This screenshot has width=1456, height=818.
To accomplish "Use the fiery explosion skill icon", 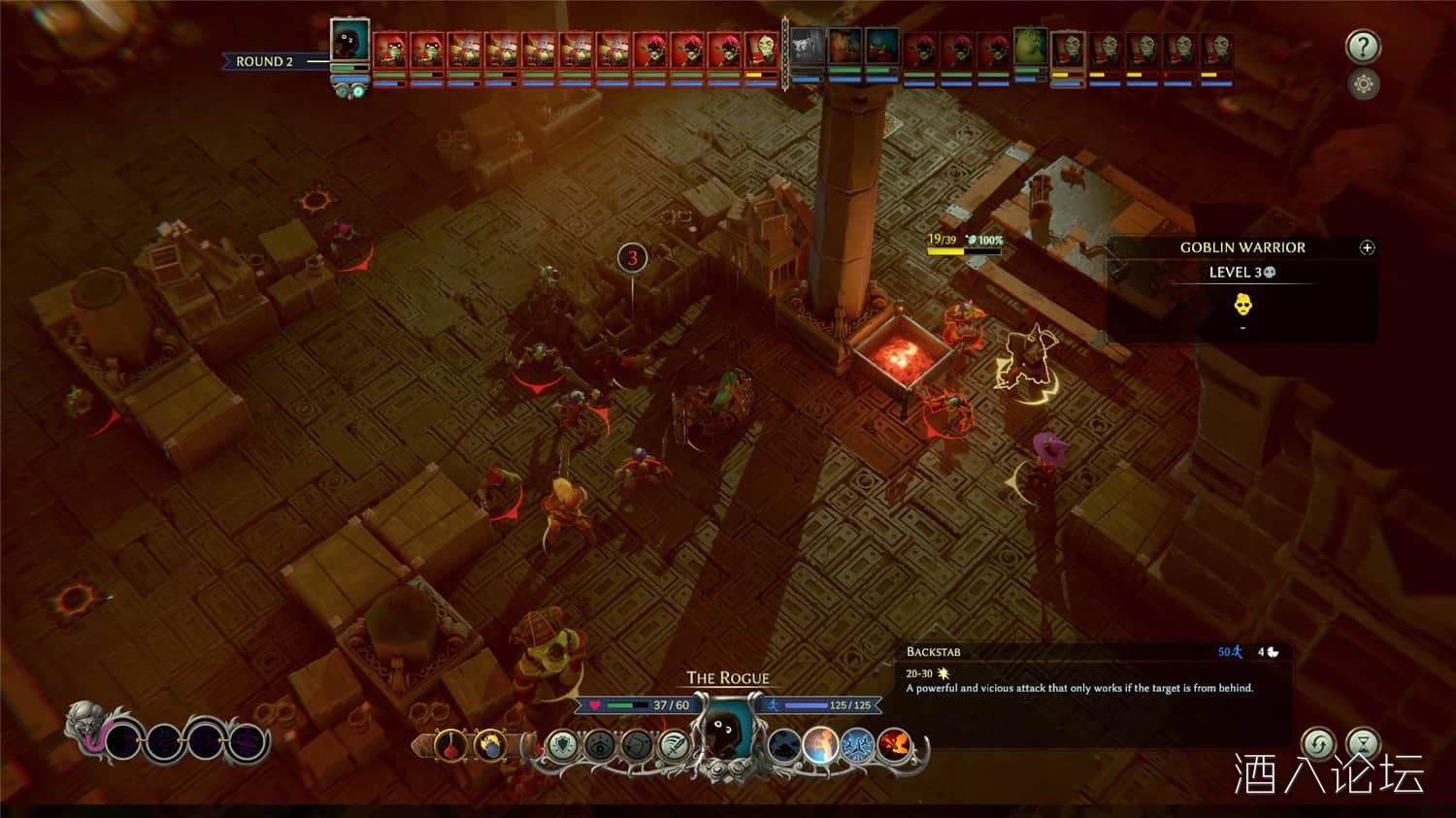I will click(895, 746).
